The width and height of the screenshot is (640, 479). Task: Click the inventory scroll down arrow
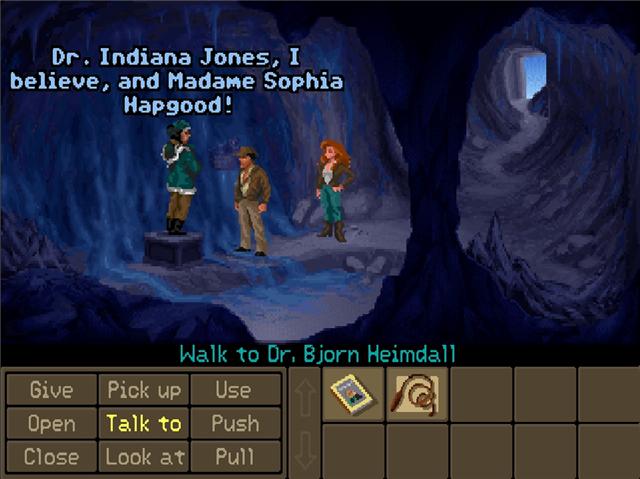tap(304, 451)
